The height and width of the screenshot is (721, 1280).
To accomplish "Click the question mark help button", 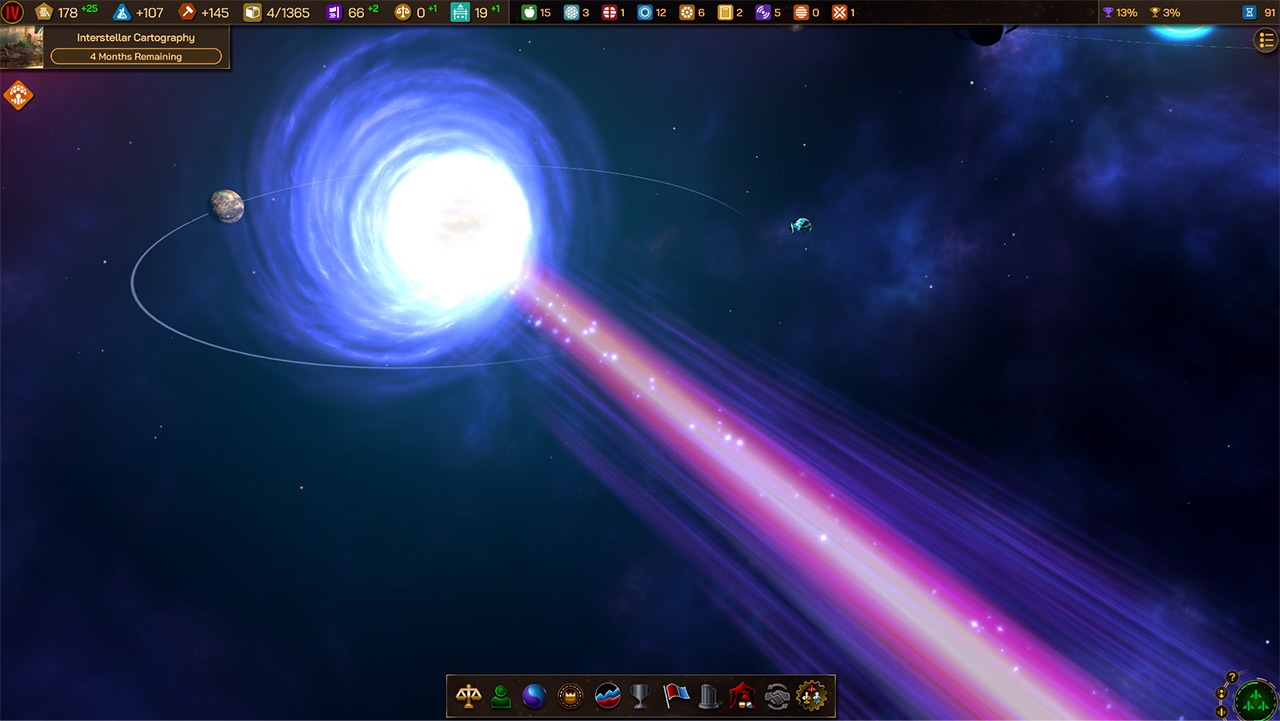I will (1232, 677).
